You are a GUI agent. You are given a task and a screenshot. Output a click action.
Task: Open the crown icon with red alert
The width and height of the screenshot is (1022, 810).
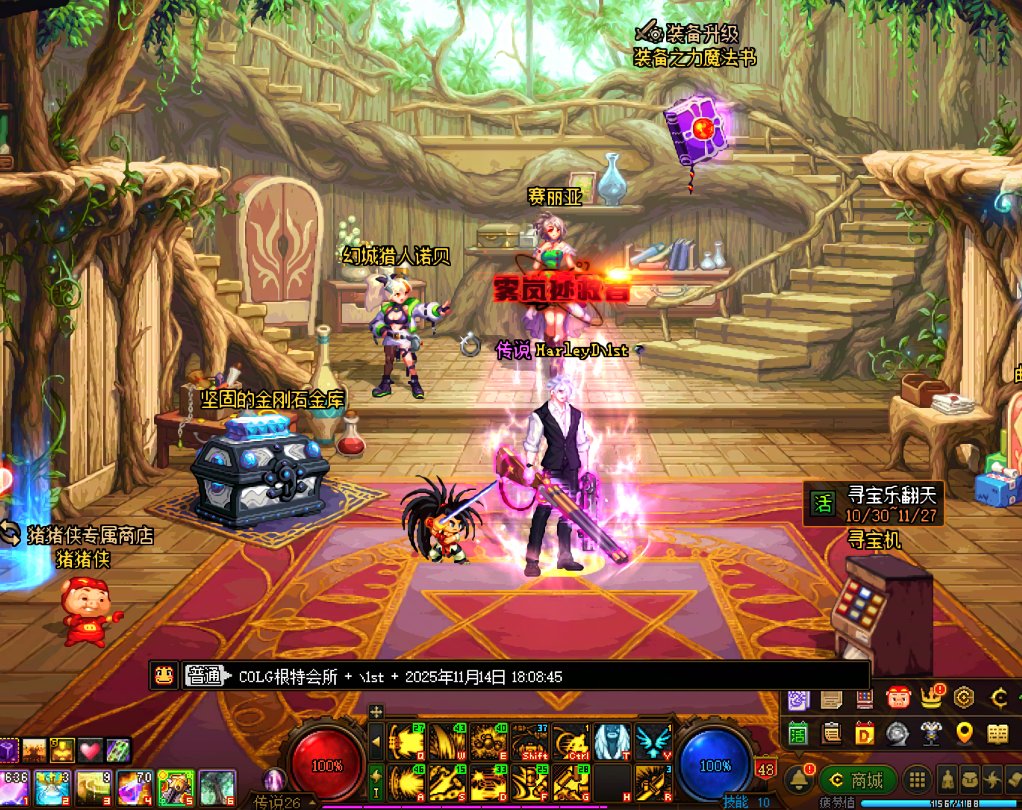coord(932,697)
